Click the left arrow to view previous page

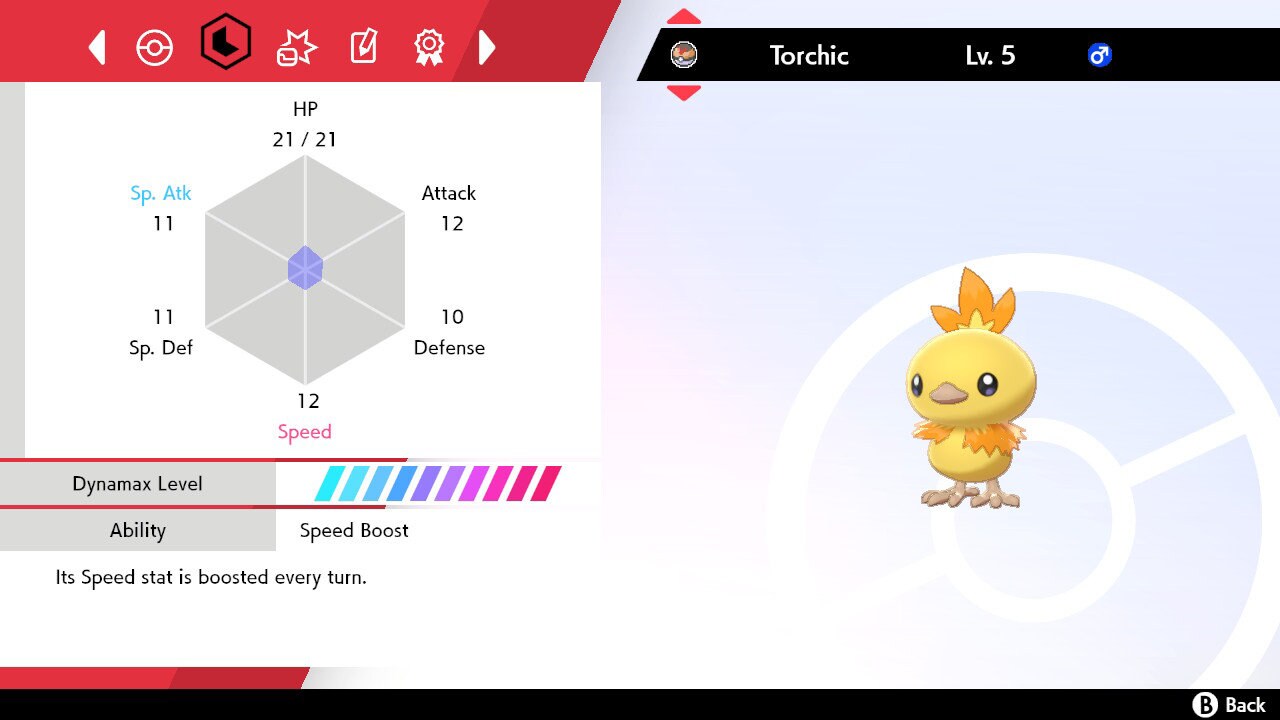(96, 46)
